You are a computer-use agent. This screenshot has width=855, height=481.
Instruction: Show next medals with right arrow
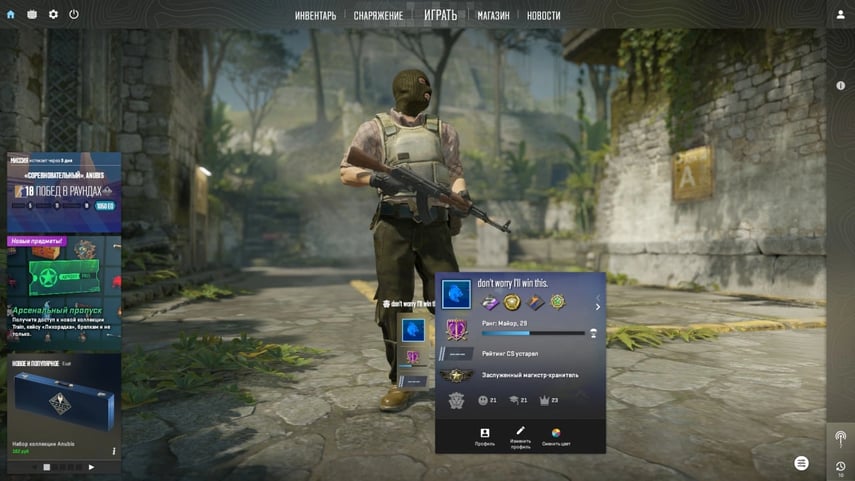point(598,307)
